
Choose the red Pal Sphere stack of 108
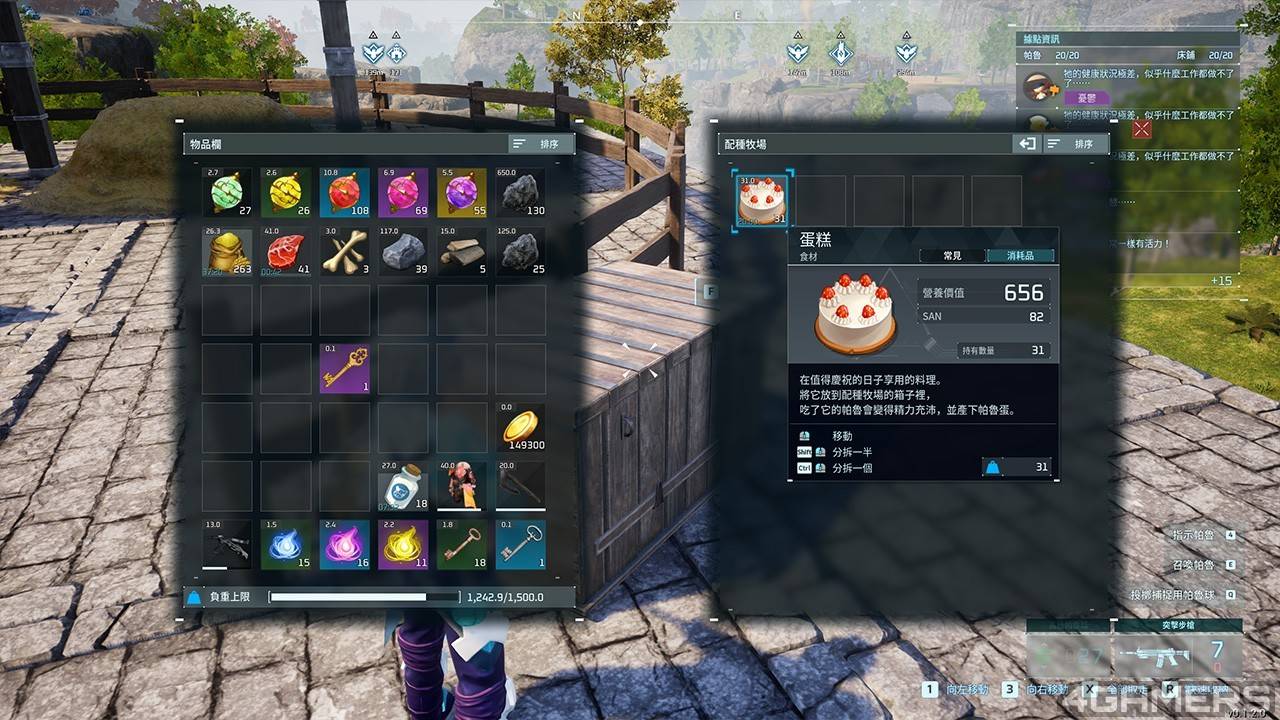click(345, 193)
